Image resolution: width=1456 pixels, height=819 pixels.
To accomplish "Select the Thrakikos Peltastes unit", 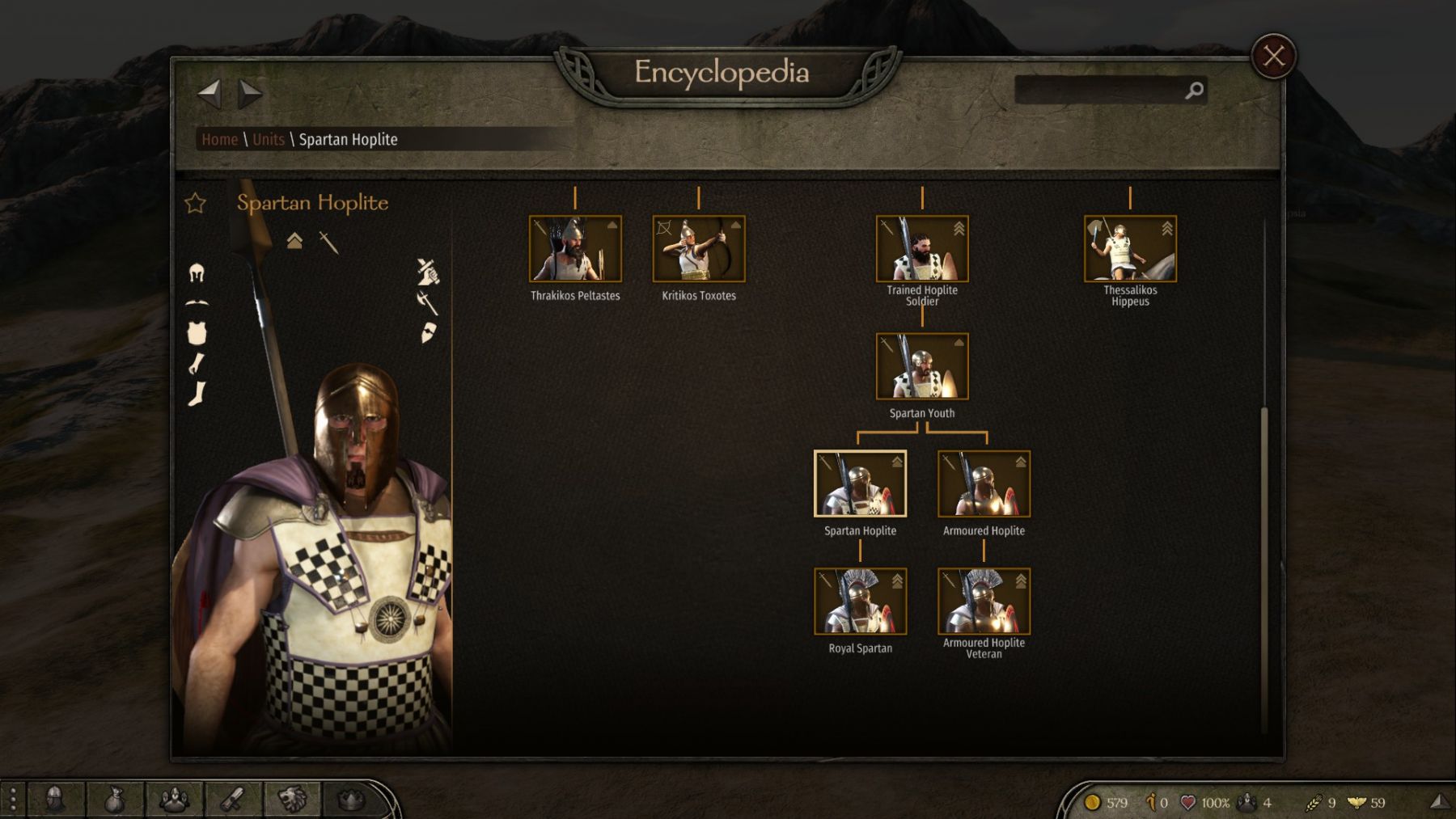I will (575, 249).
